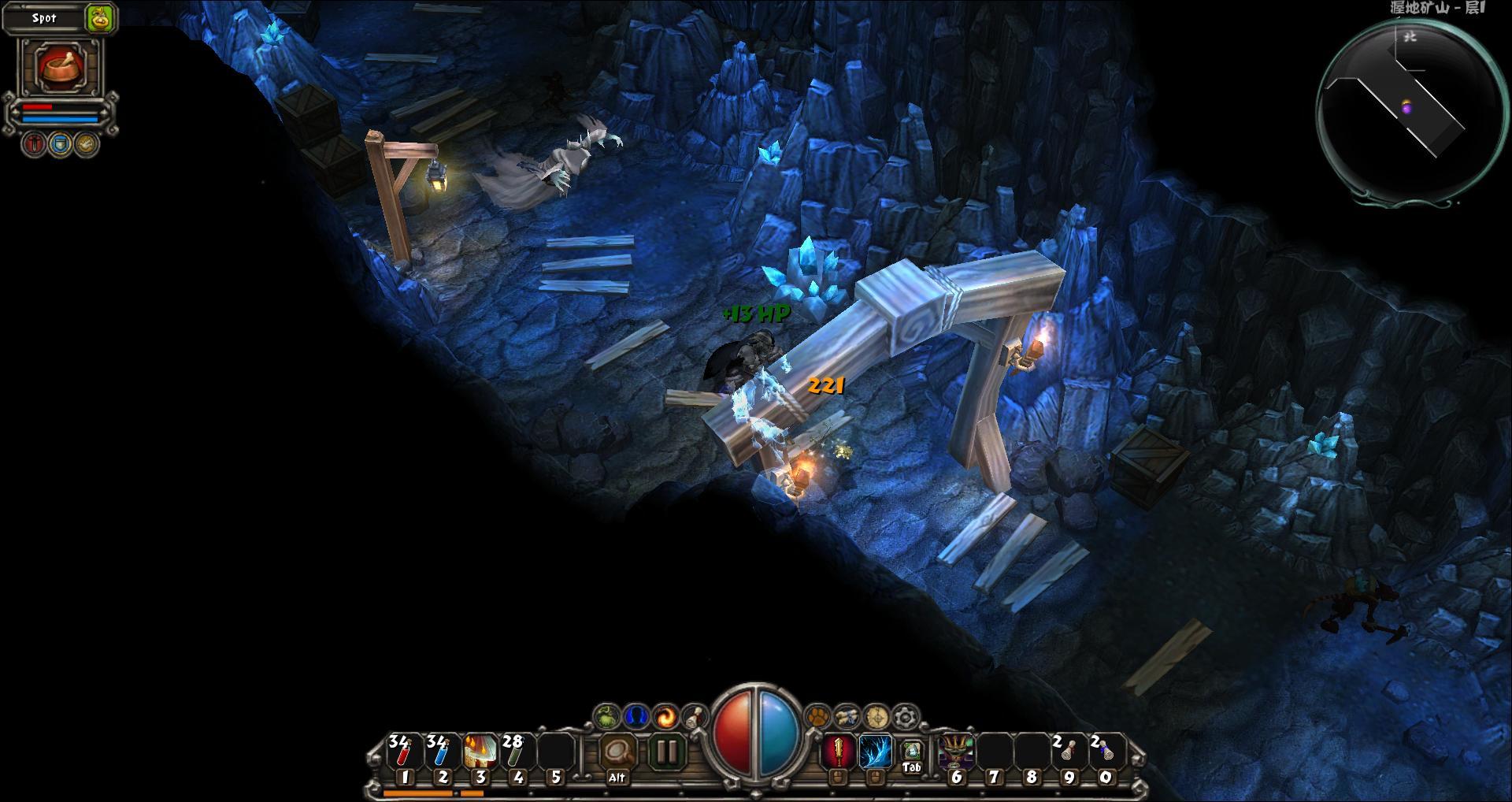Use the green potion in slot 4
The height and width of the screenshot is (802, 1512).
click(x=516, y=752)
